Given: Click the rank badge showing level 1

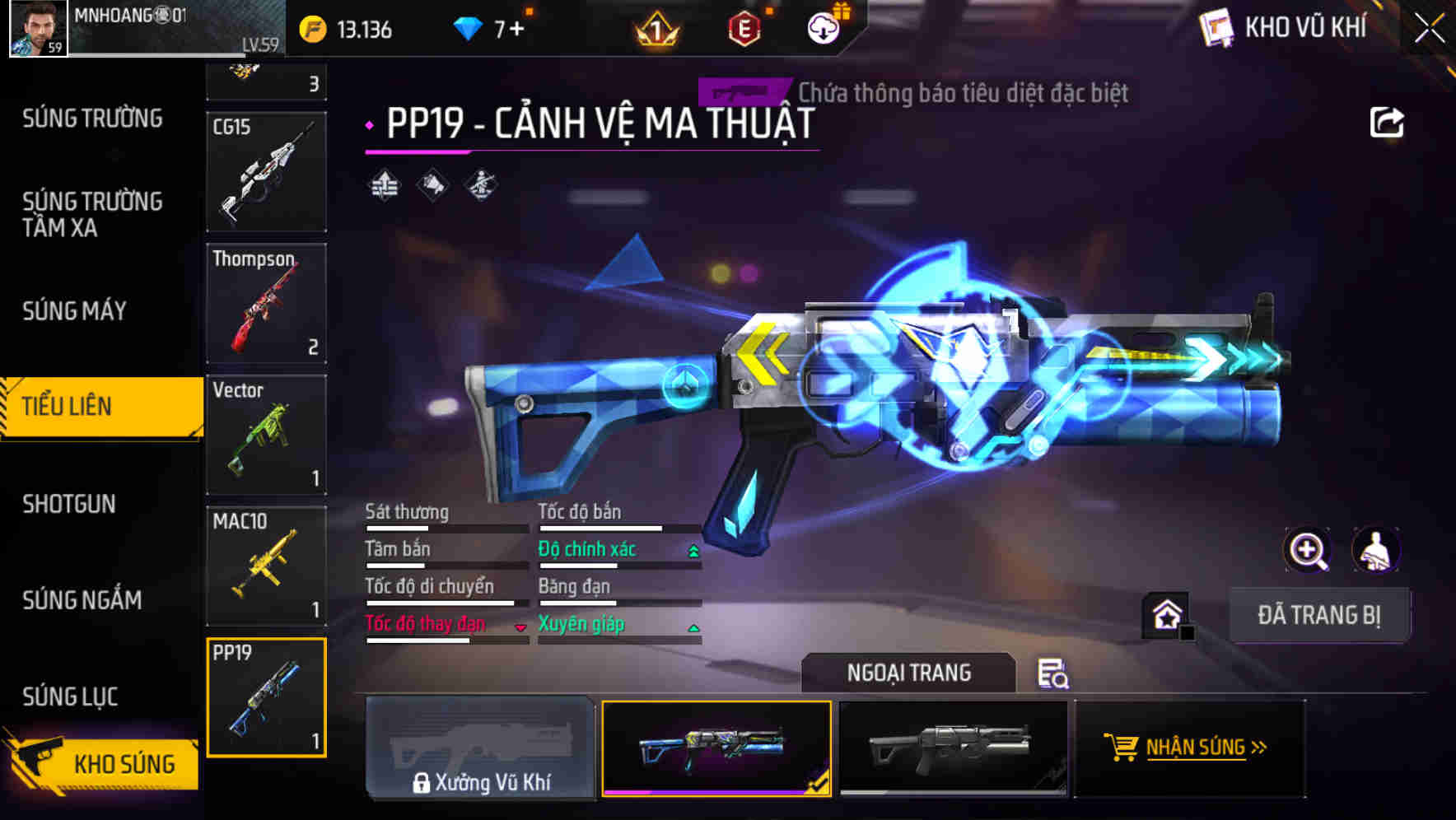Looking at the screenshot, I should click(x=657, y=30).
